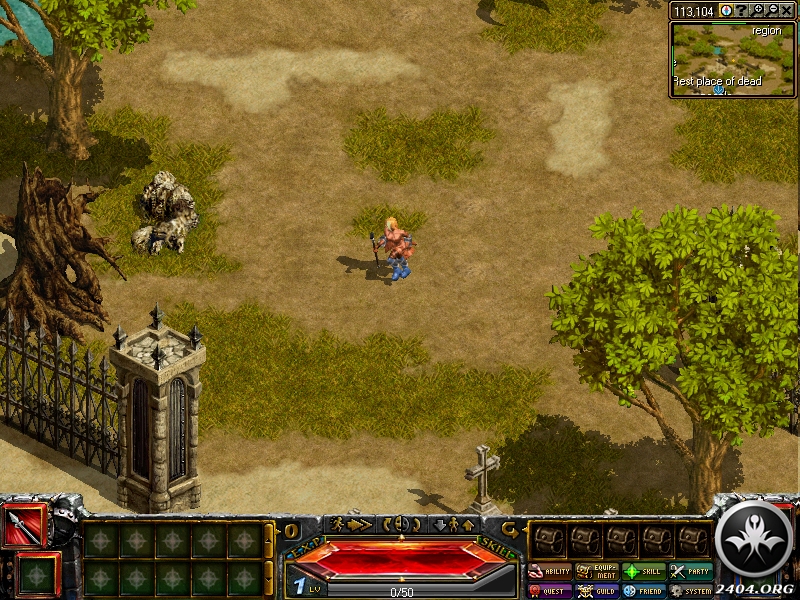Toggle the walk/run mode button
The image size is (800, 600).
coord(351,524)
